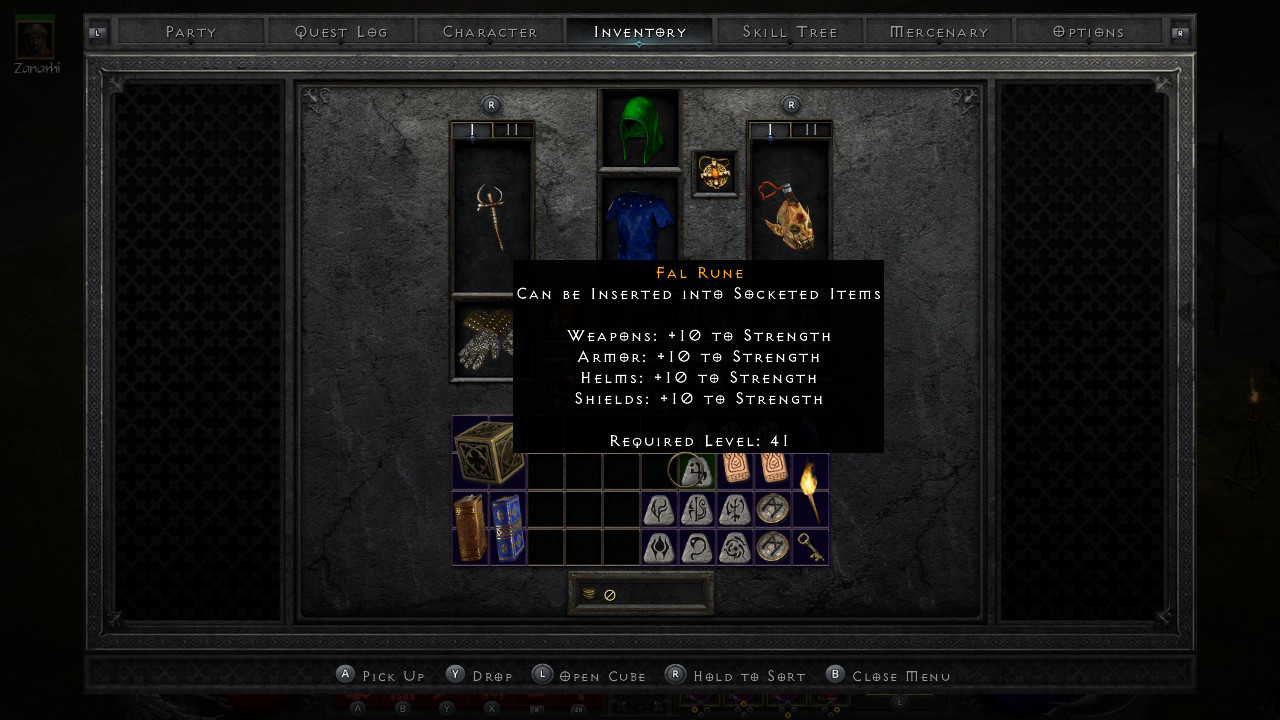
Task: Select the golden key in inventory
Action: tap(810, 546)
